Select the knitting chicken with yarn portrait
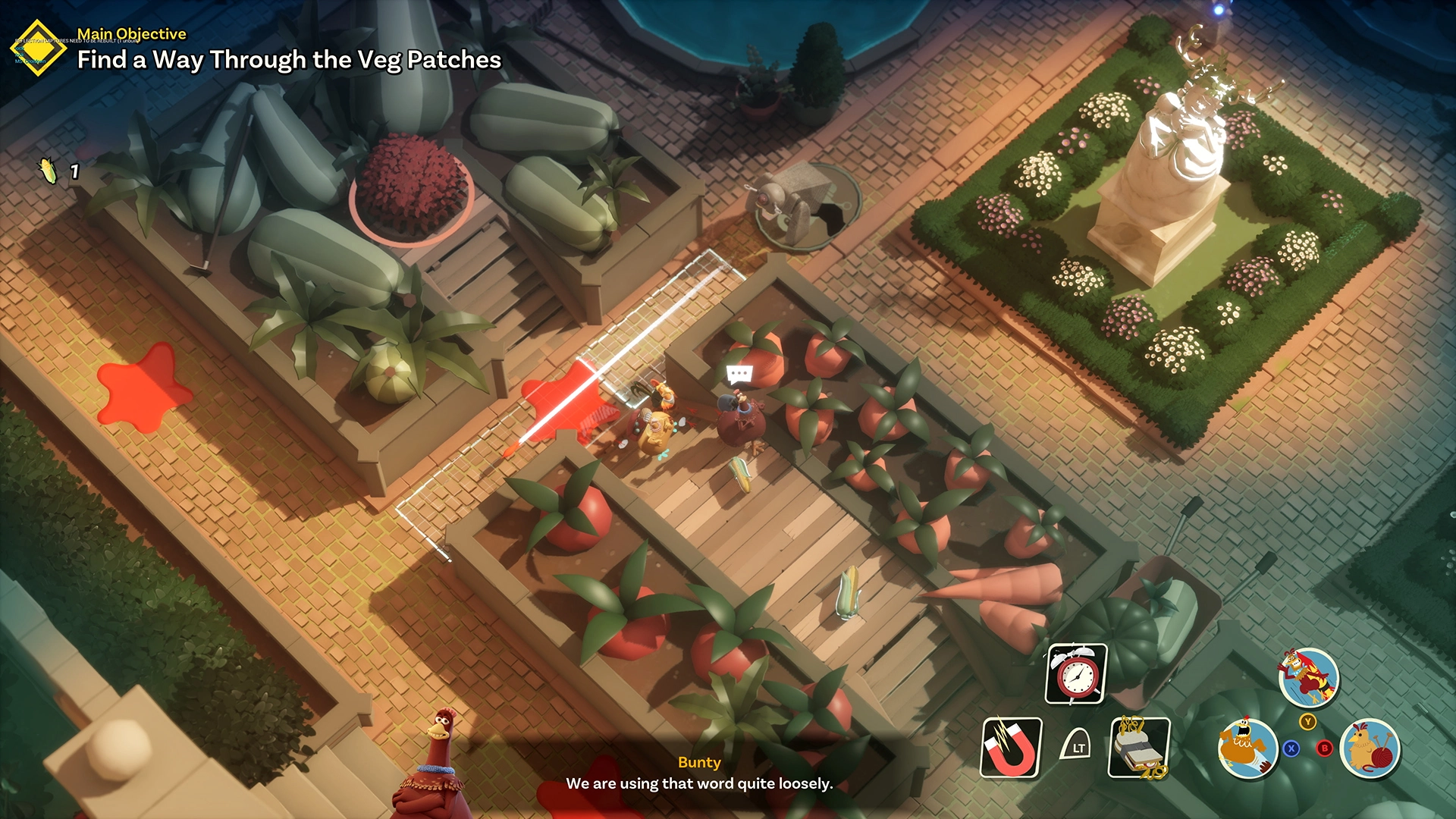 1370,748
